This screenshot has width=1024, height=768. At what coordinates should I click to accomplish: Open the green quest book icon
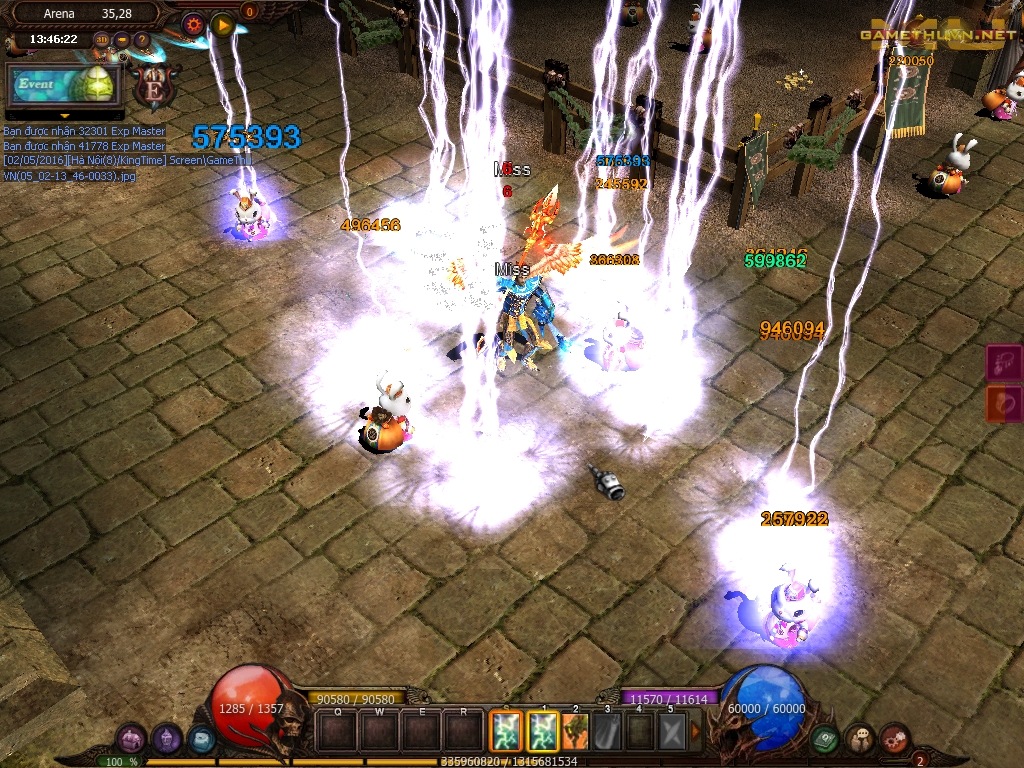click(x=824, y=739)
